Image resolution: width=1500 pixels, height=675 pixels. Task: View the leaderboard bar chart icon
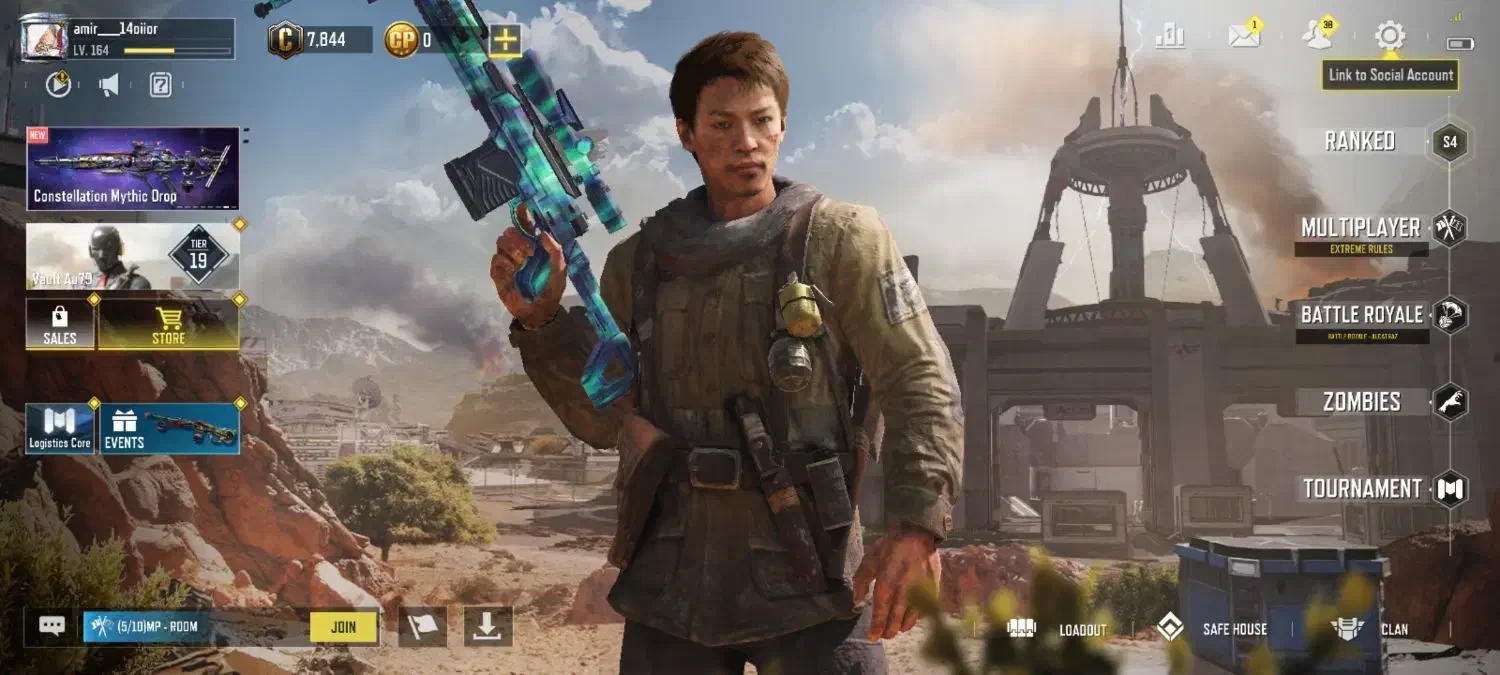point(1170,36)
